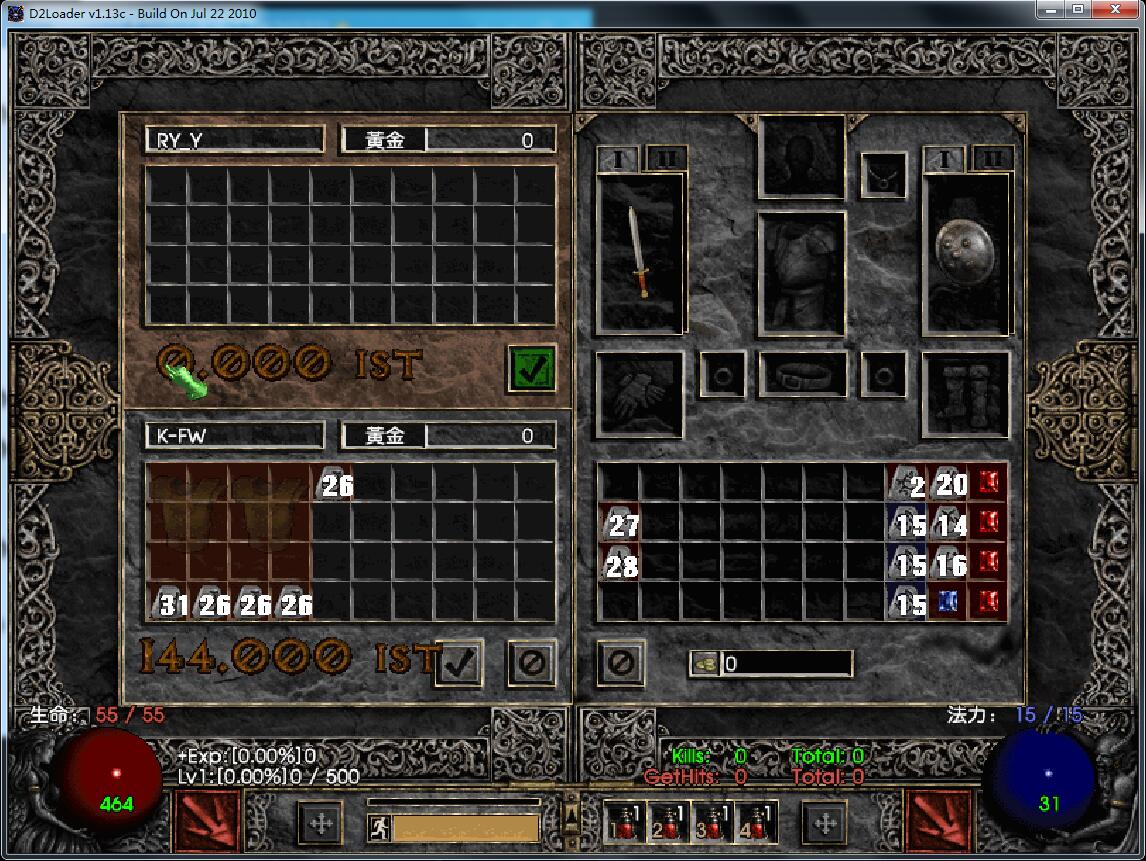Close the inventory panel
The width and height of the screenshot is (1146, 861).
tap(621, 662)
